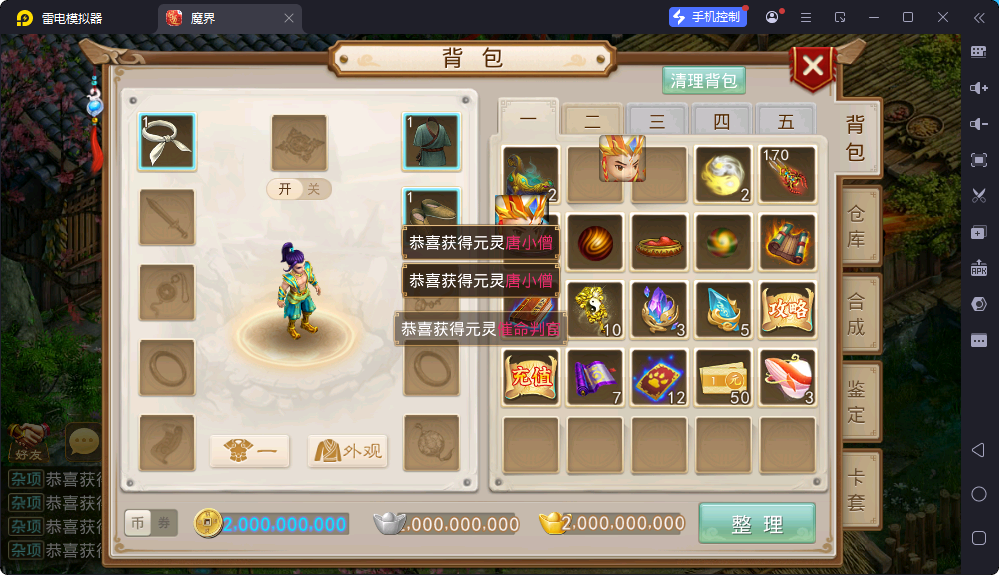Open the 手机控制 emulator button
This screenshot has height=575, width=999.
click(x=709, y=17)
